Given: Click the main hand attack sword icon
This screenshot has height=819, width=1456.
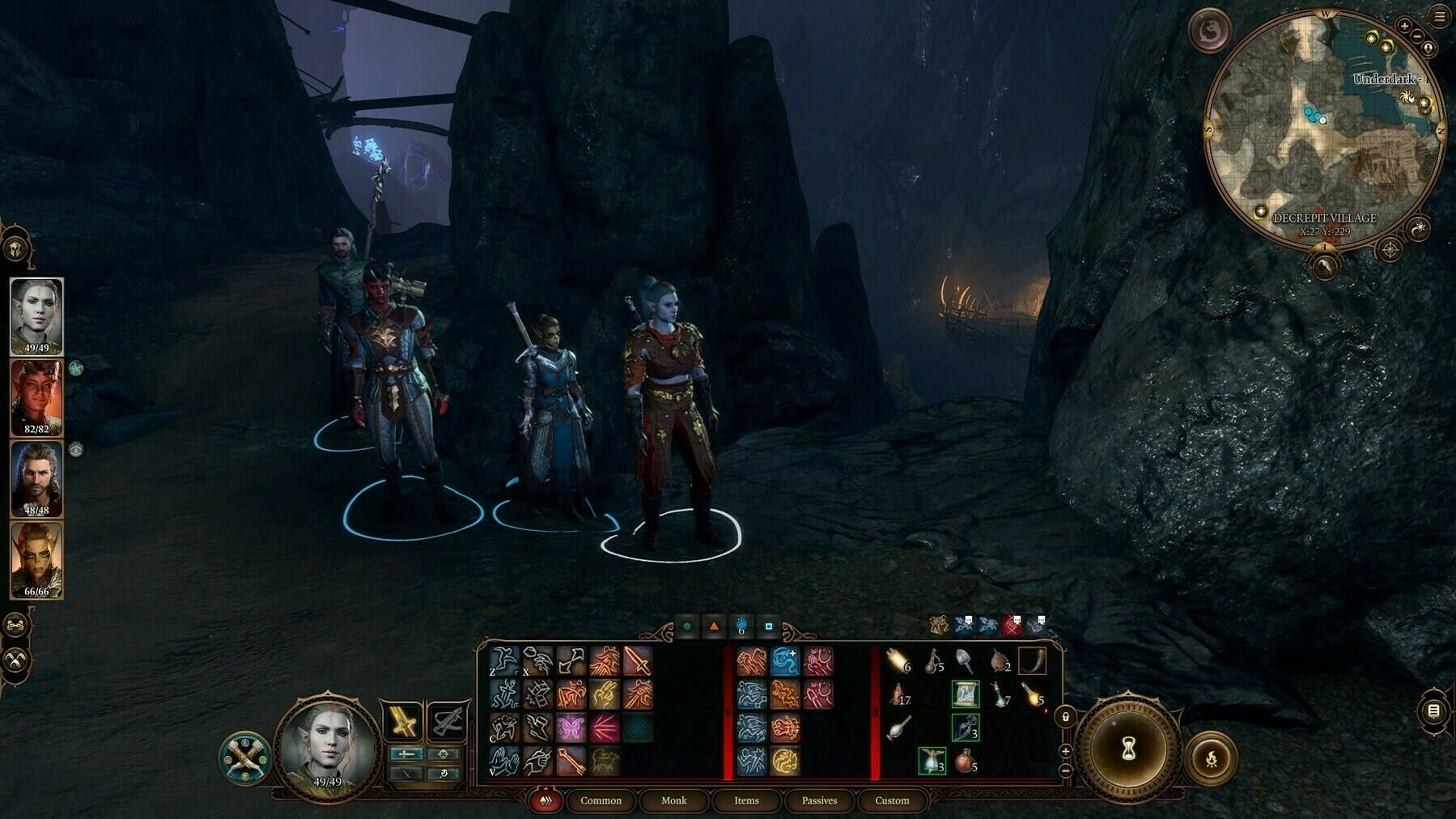Looking at the screenshot, I should 637,660.
